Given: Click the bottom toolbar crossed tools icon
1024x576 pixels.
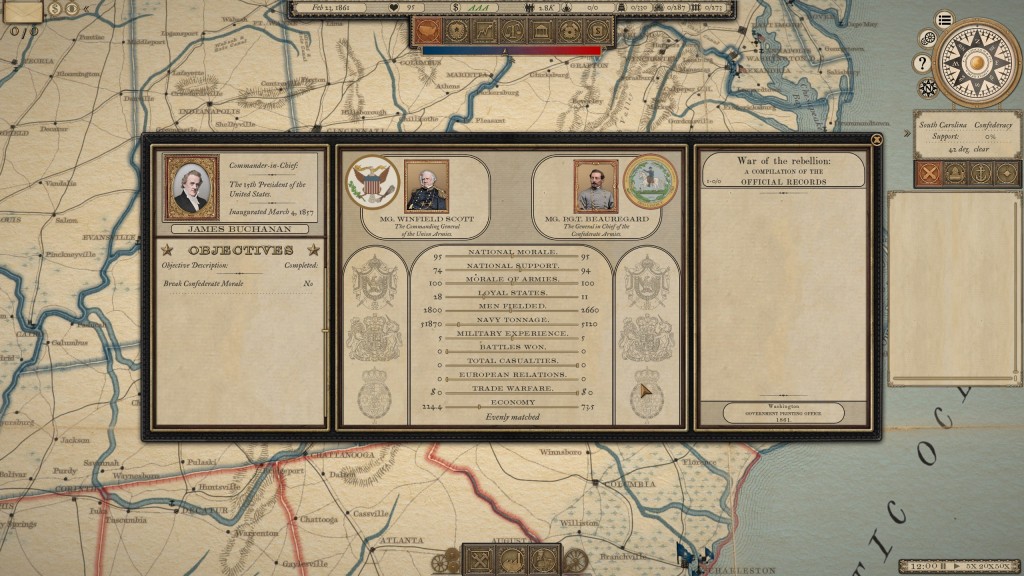Looking at the screenshot, I should 478,560.
